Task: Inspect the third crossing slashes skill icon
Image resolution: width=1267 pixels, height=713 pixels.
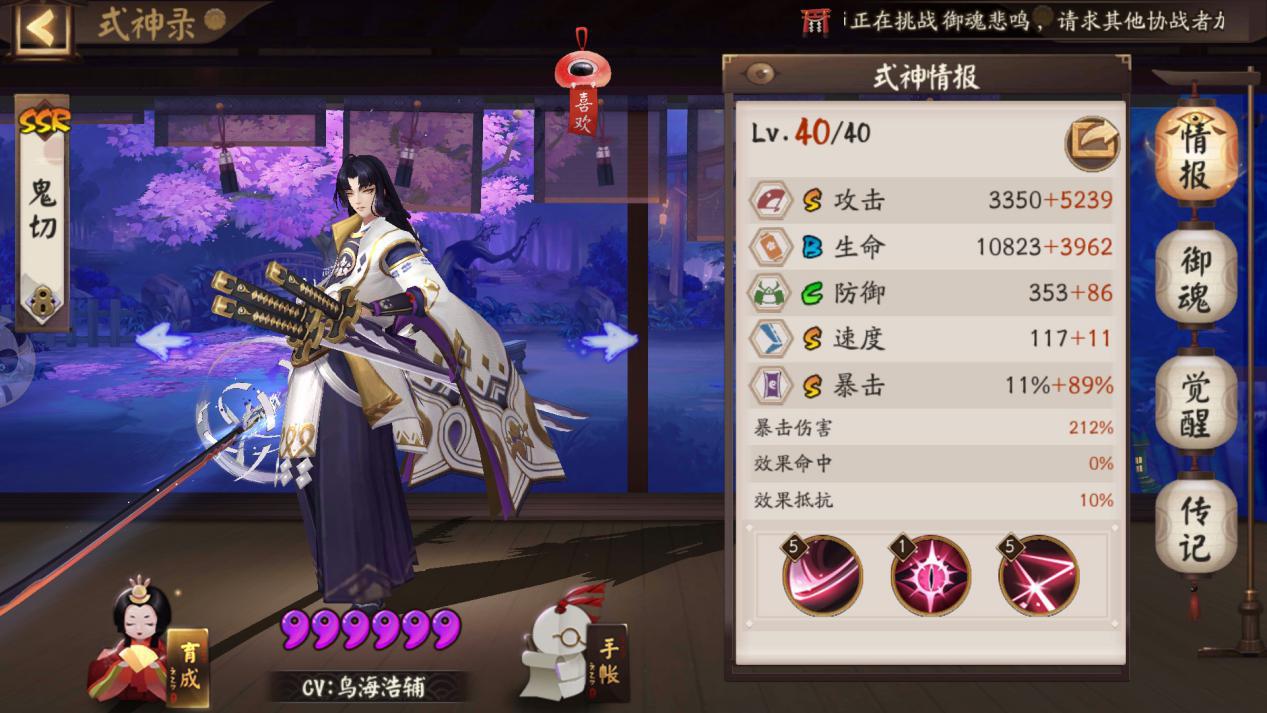Action: pyautogui.click(x=1038, y=575)
